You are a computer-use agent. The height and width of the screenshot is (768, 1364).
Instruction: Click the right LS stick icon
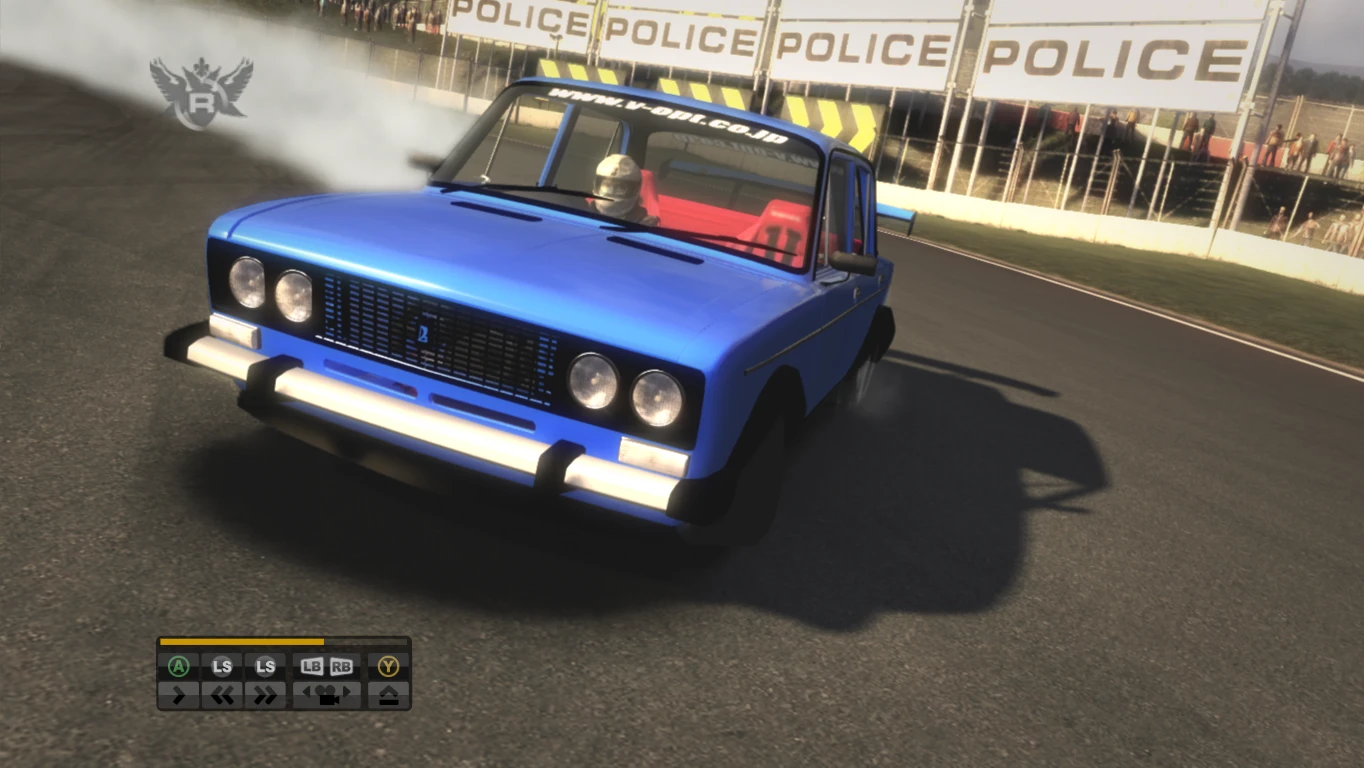265,666
